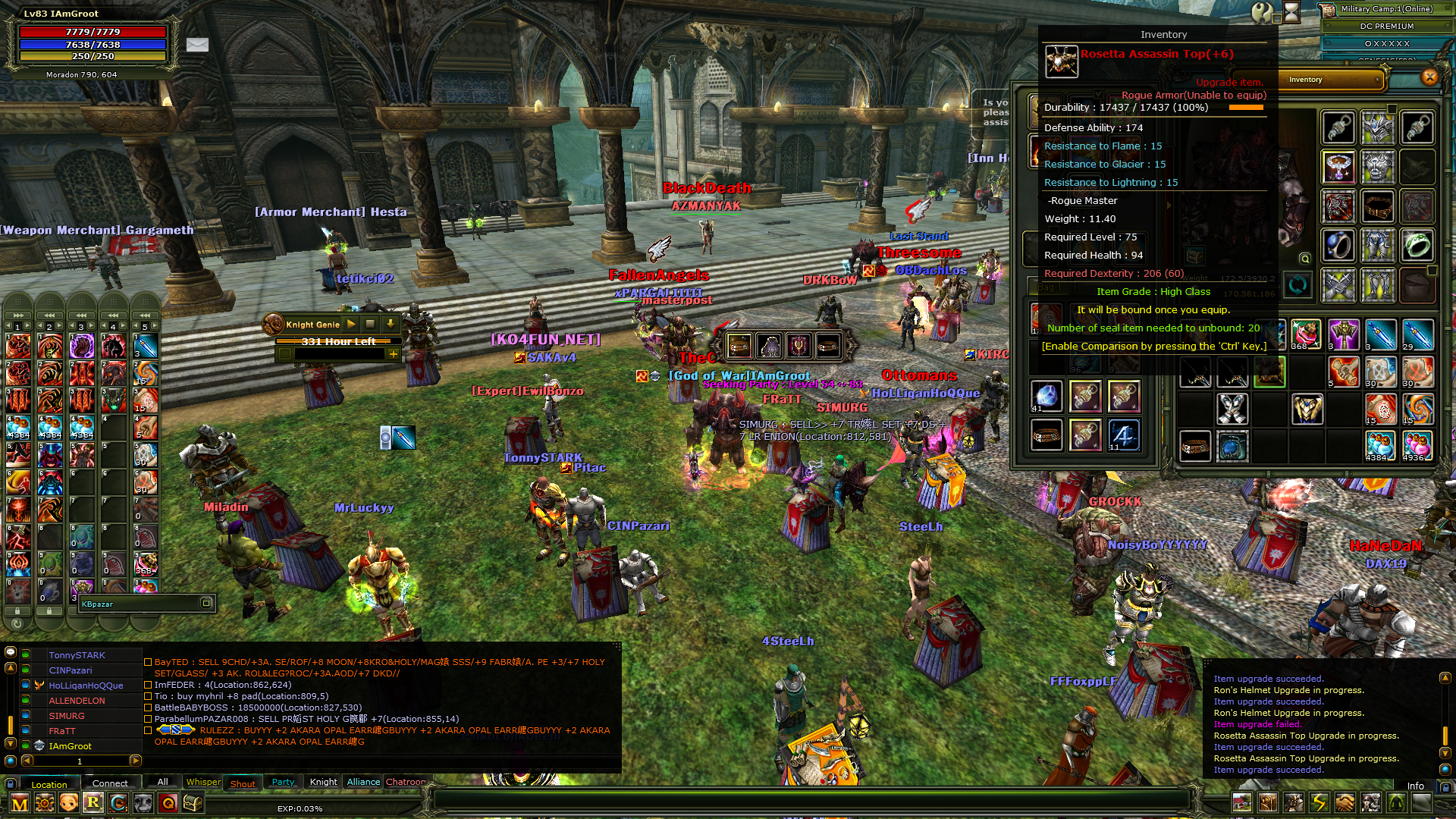The width and height of the screenshot is (1456, 819).
Task: Select the Shout chat tab
Action: (243, 783)
